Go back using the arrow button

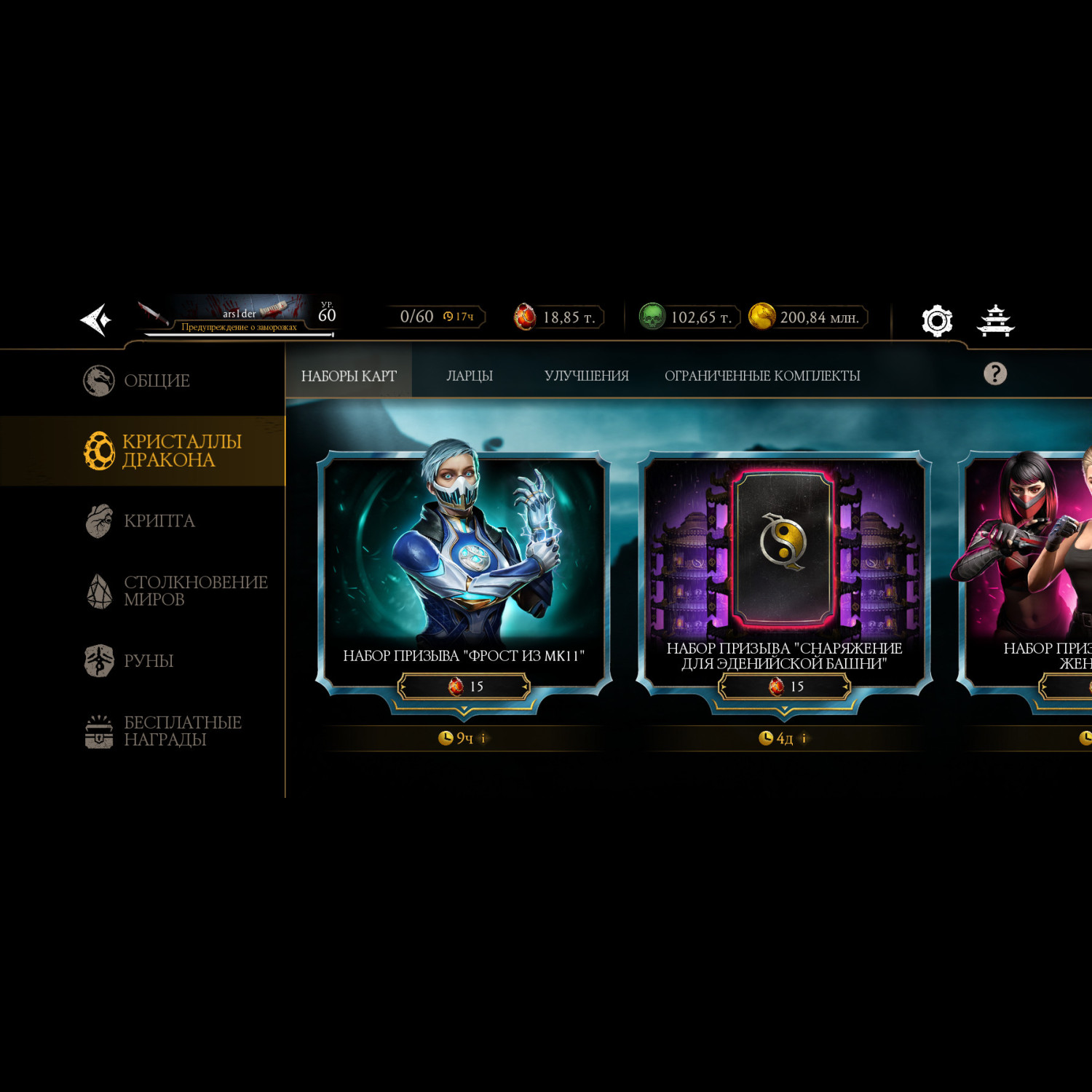[x=96, y=319]
